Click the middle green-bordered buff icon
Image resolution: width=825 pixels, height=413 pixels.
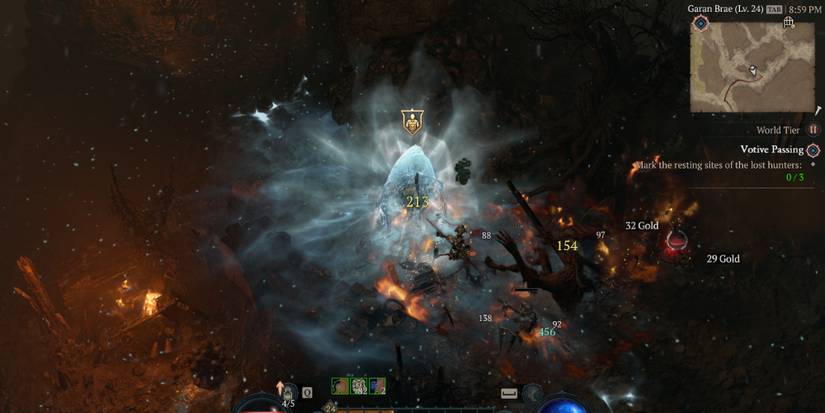pyautogui.click(x=358, y=386)
